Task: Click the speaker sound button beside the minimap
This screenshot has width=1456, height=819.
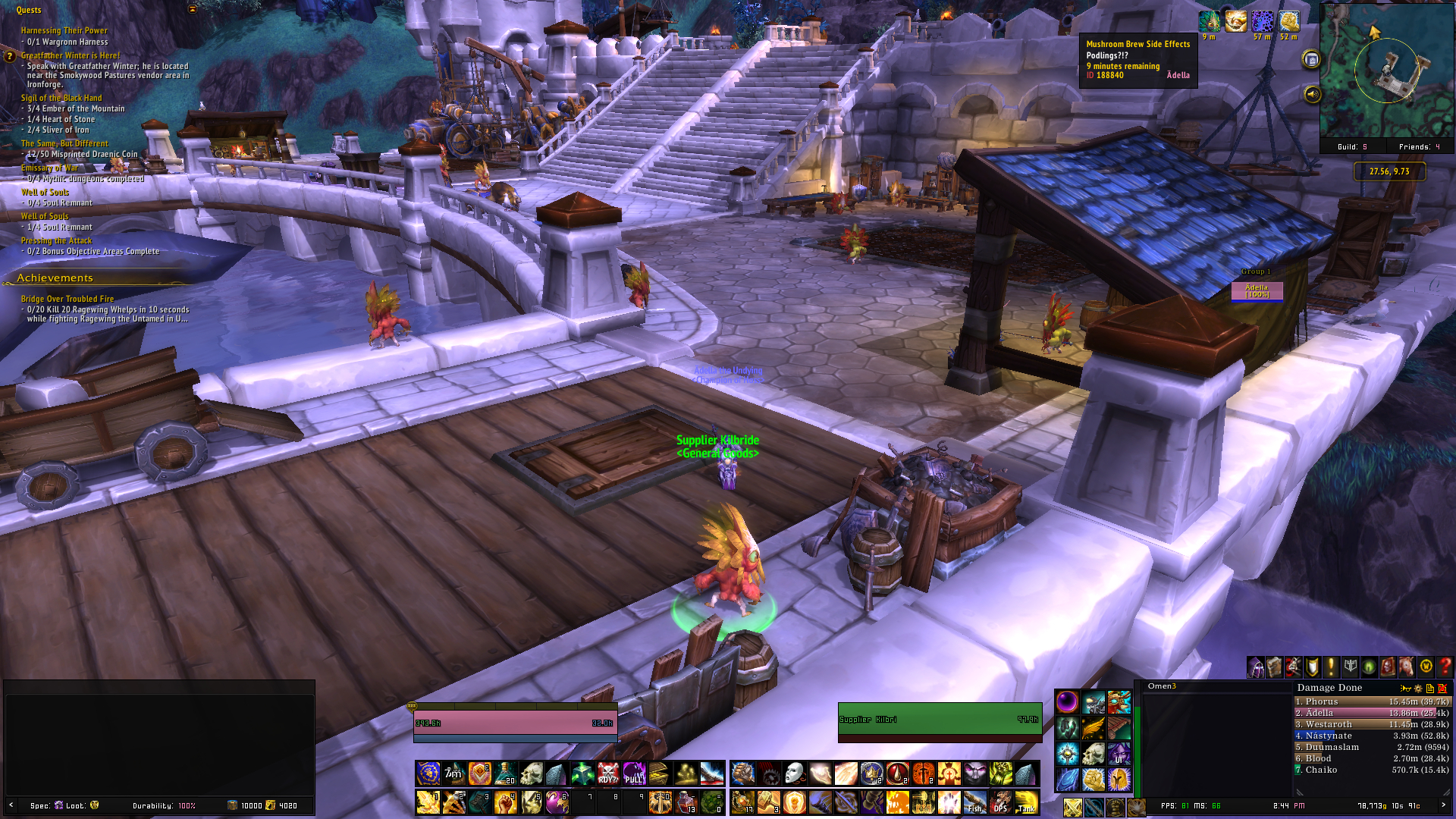Action: [1312, 95]
